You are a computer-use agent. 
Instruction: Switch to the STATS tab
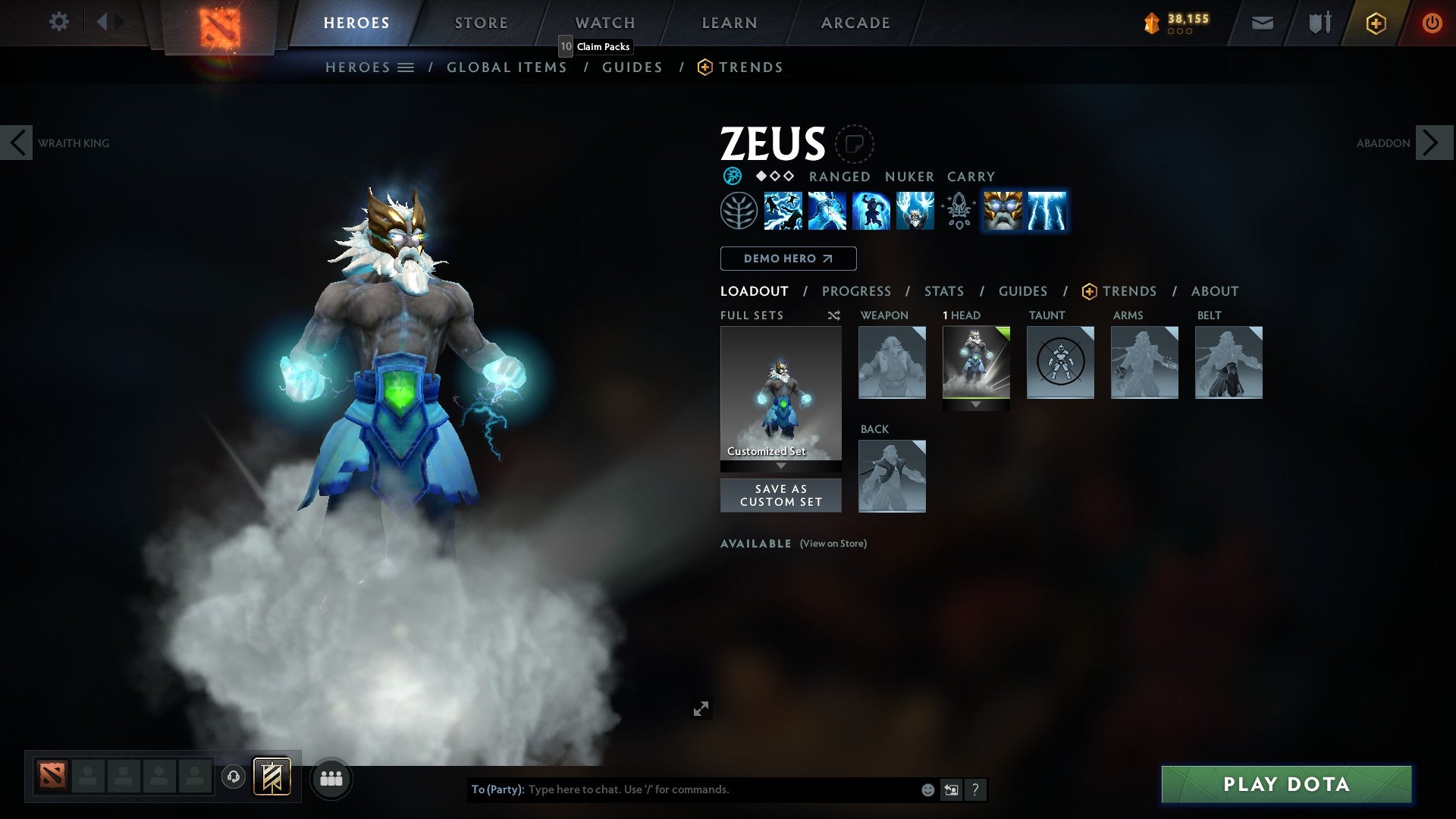coord(943,290)
